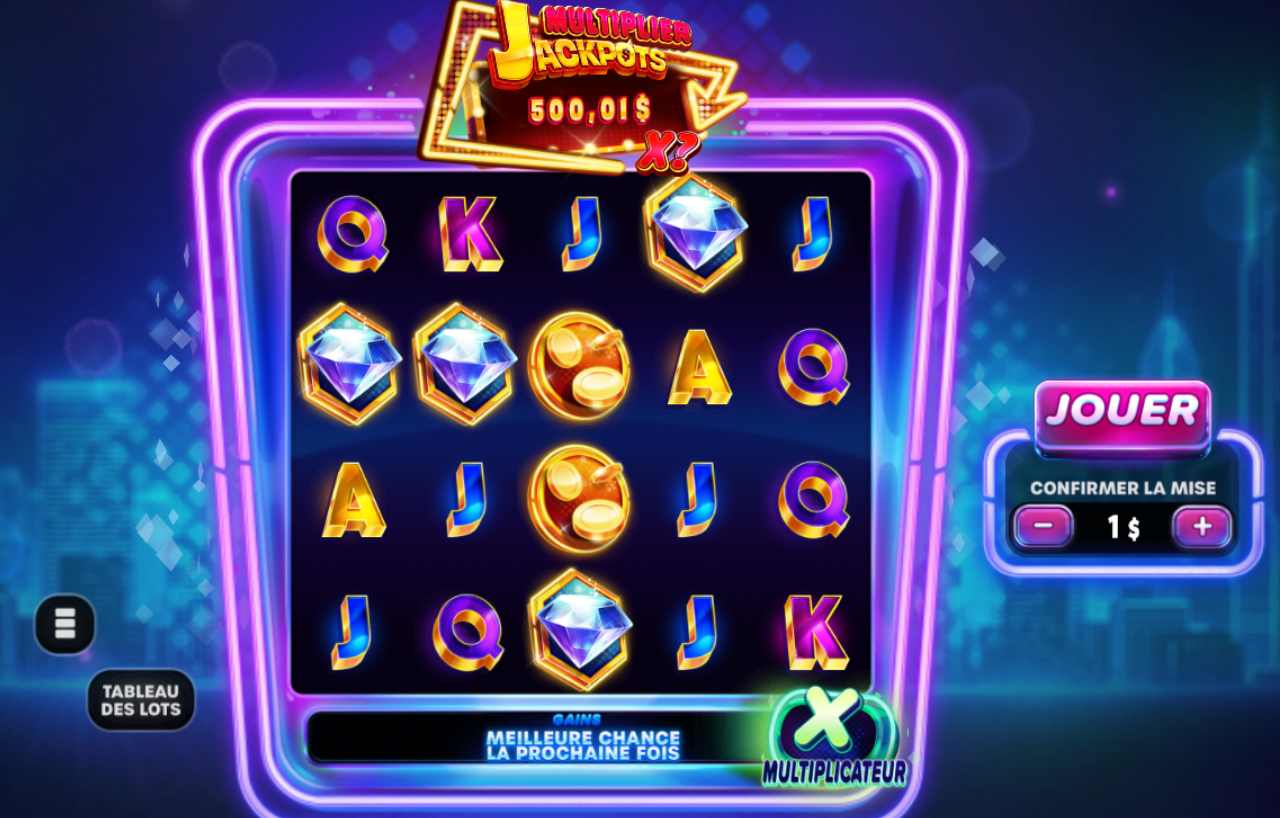Click the Confirmer la mise label
This screenshot has height=818, width=1280.
[1123, 489]
